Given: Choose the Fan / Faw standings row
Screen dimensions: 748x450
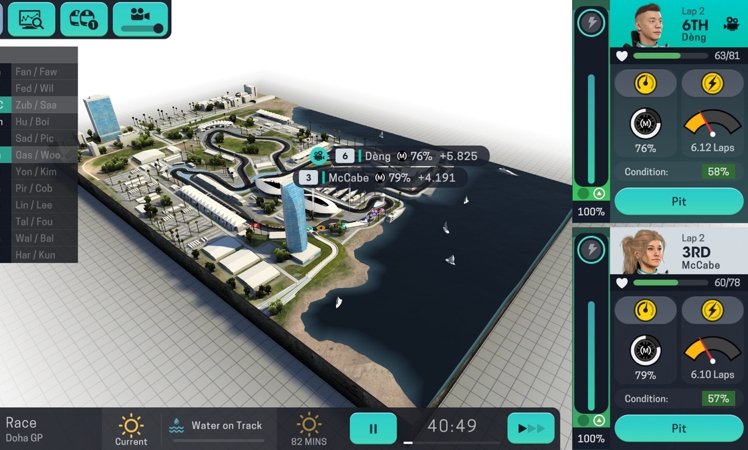Looking at the screenshot, I should click(x=38, y=72).
